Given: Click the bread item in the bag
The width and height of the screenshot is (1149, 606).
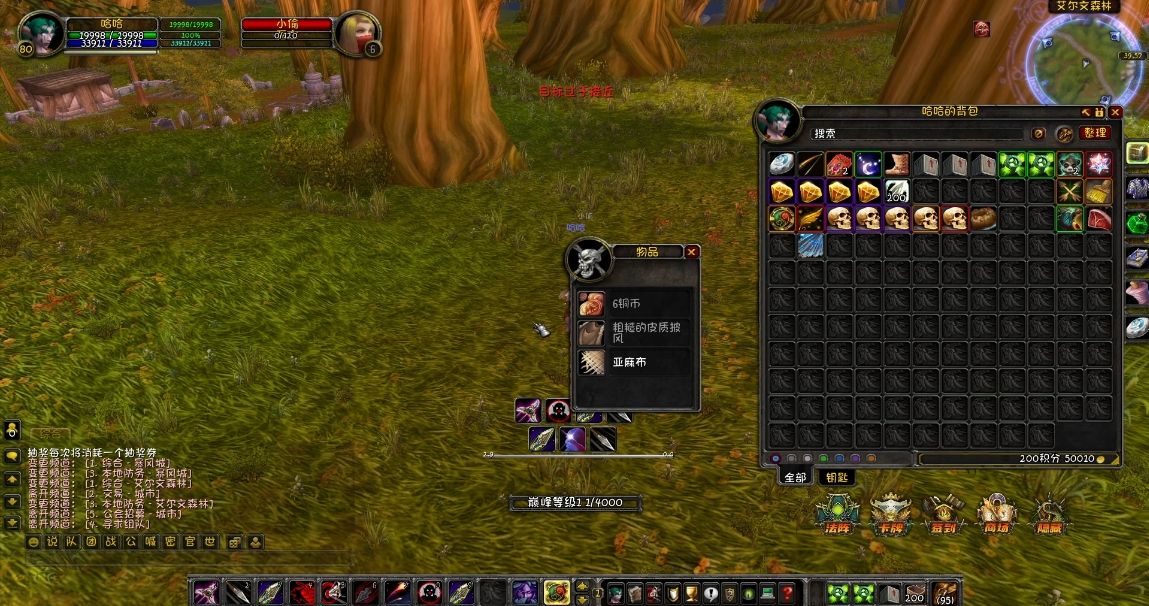Looking at the screenshot, I should (983, 218).
